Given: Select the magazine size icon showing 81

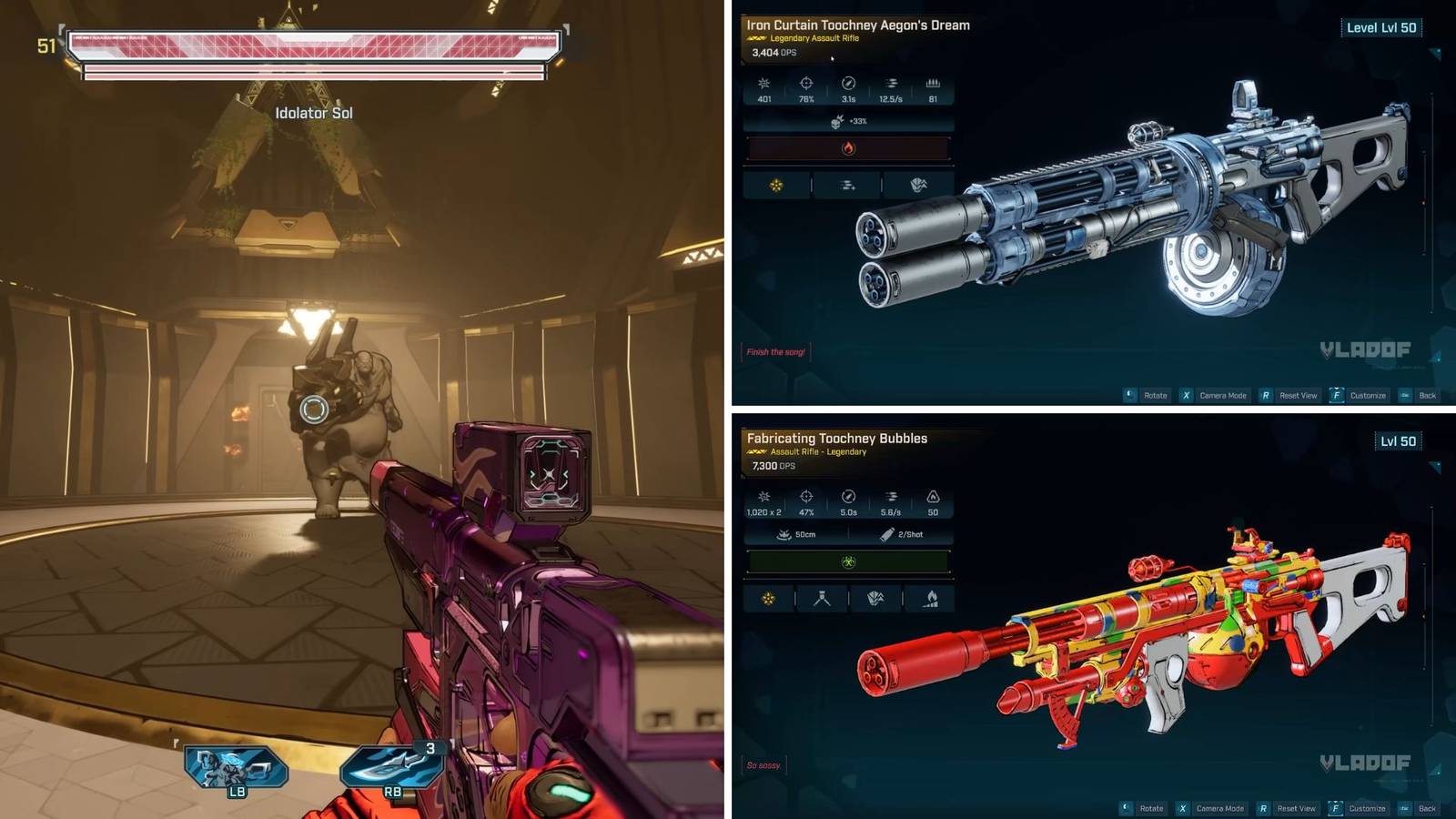Looking at the screenshot, I should coord(935,86).
